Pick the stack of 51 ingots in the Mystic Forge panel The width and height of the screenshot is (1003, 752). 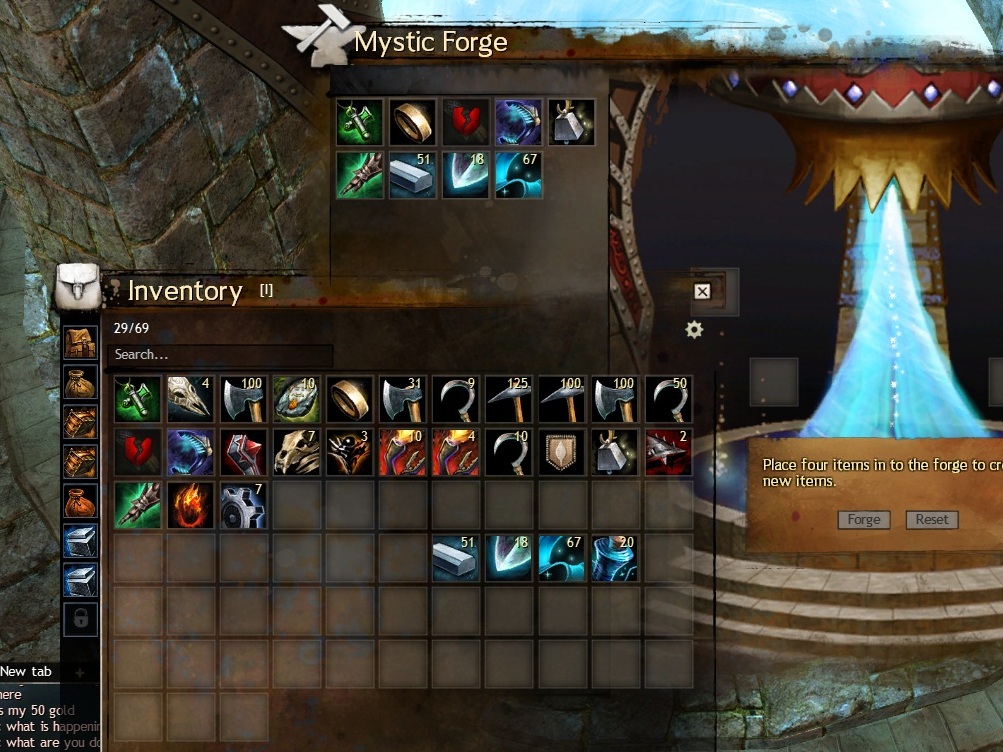click(412, 175)
